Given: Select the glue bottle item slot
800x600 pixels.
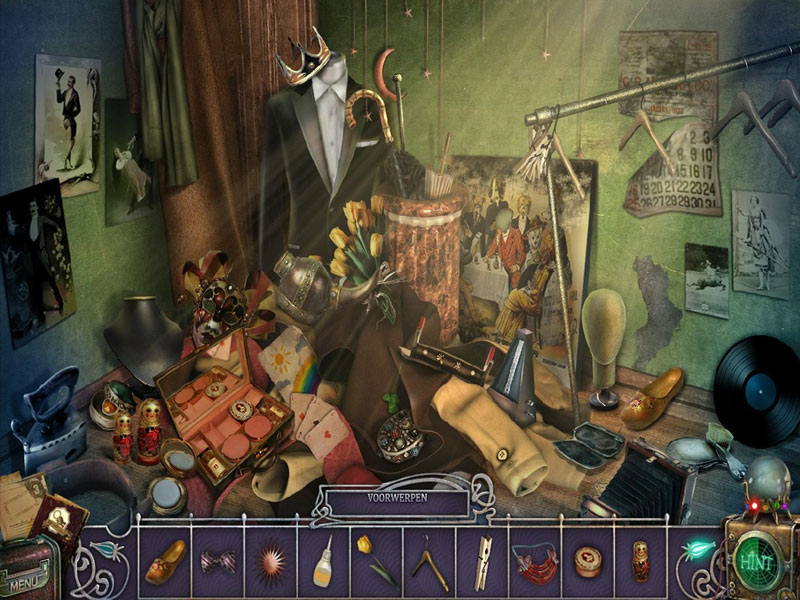Looking at the screenshot, I should pyautogui.click(x=323, y=561).
